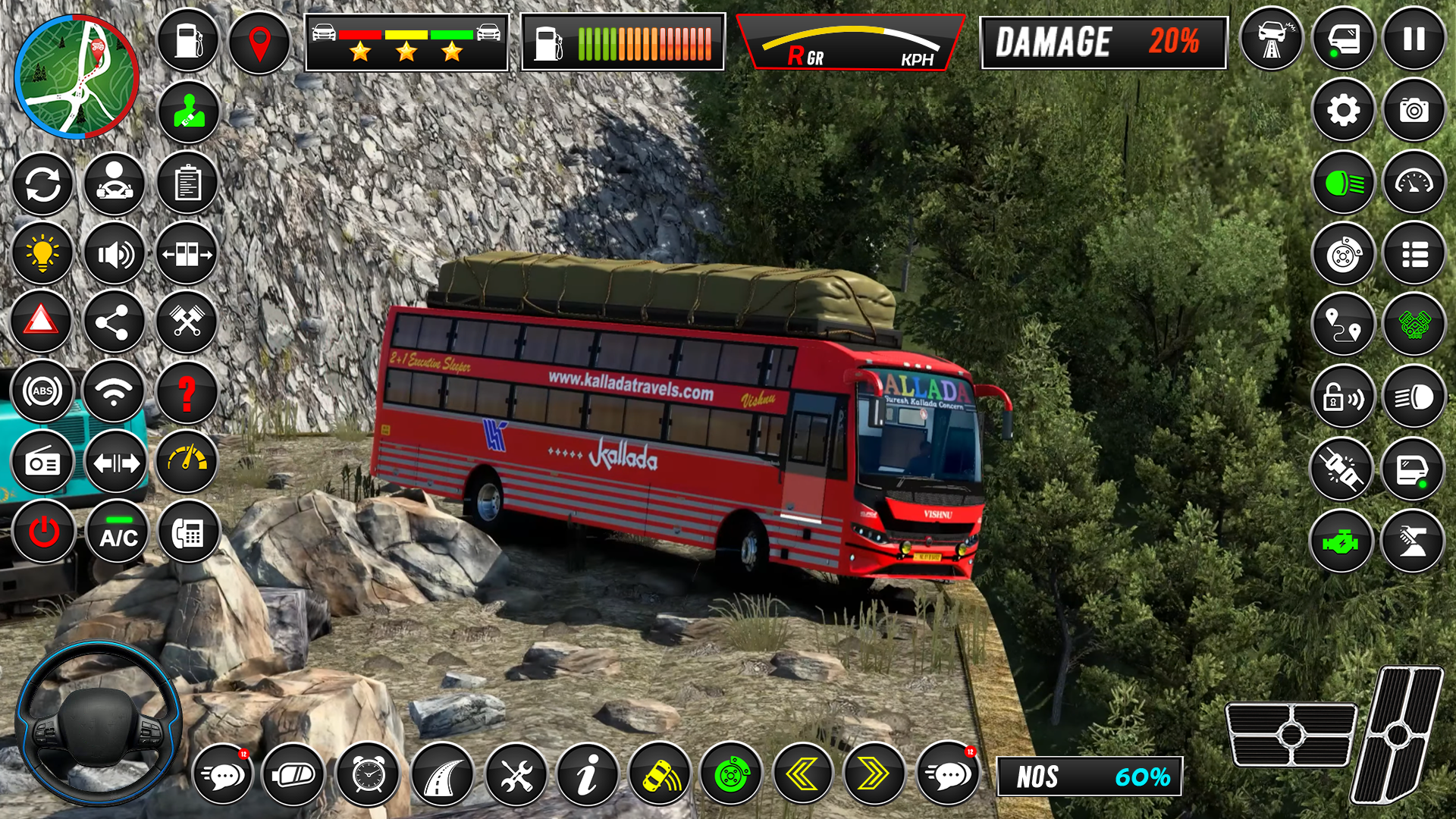Click the info icon at the bottom

[x=588, y=773]
